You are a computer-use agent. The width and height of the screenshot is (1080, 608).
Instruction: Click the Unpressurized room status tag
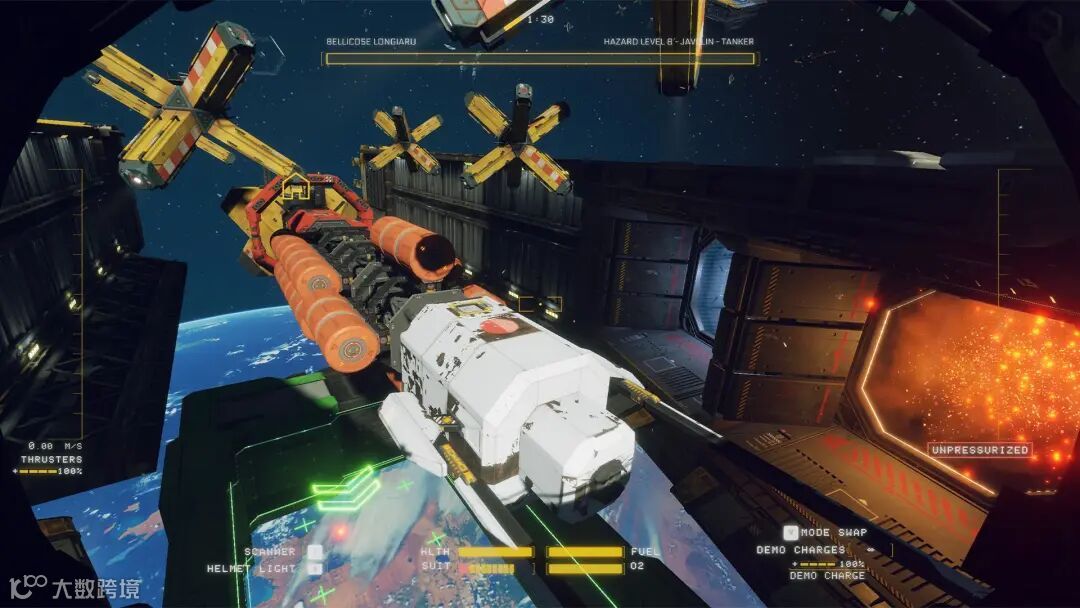pos(980,450)
